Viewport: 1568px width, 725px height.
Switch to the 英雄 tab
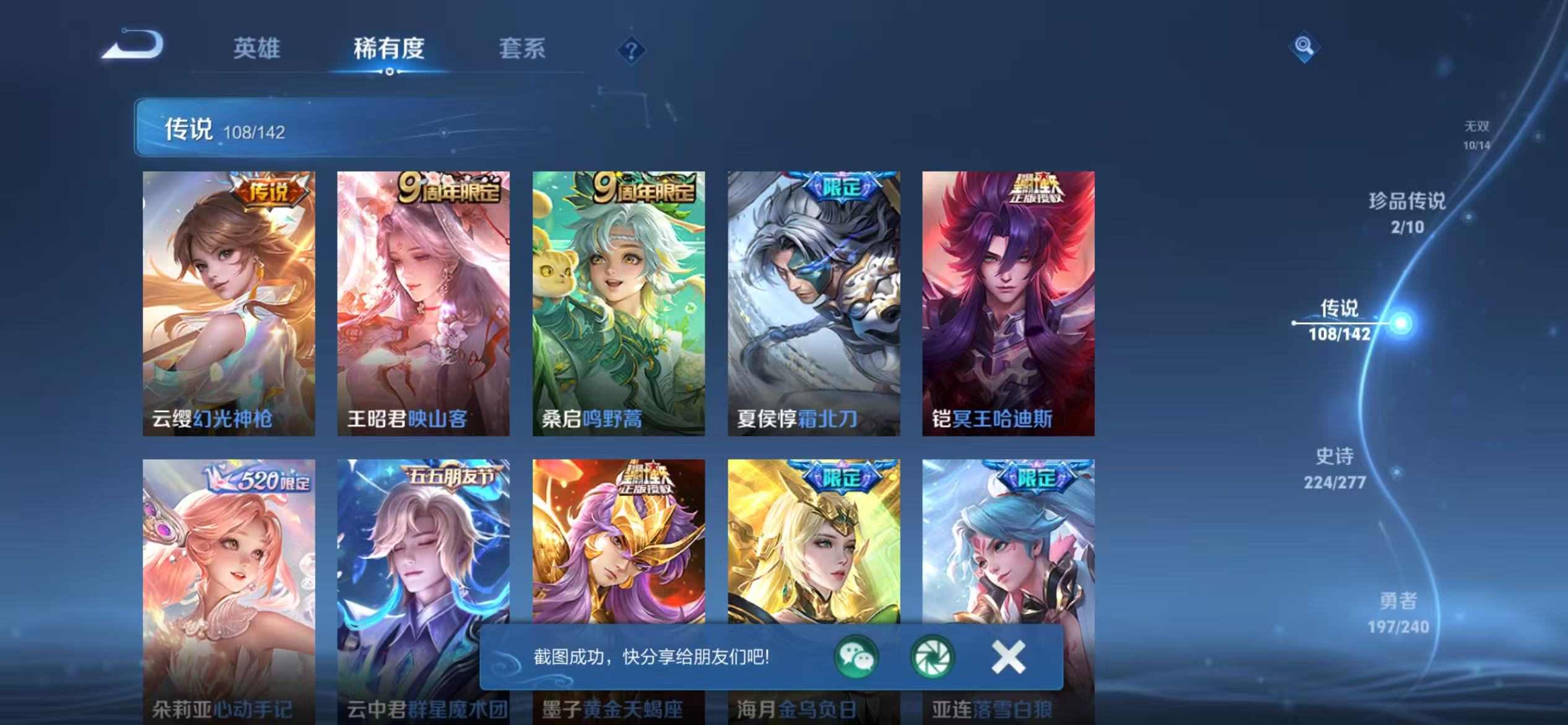256,50
